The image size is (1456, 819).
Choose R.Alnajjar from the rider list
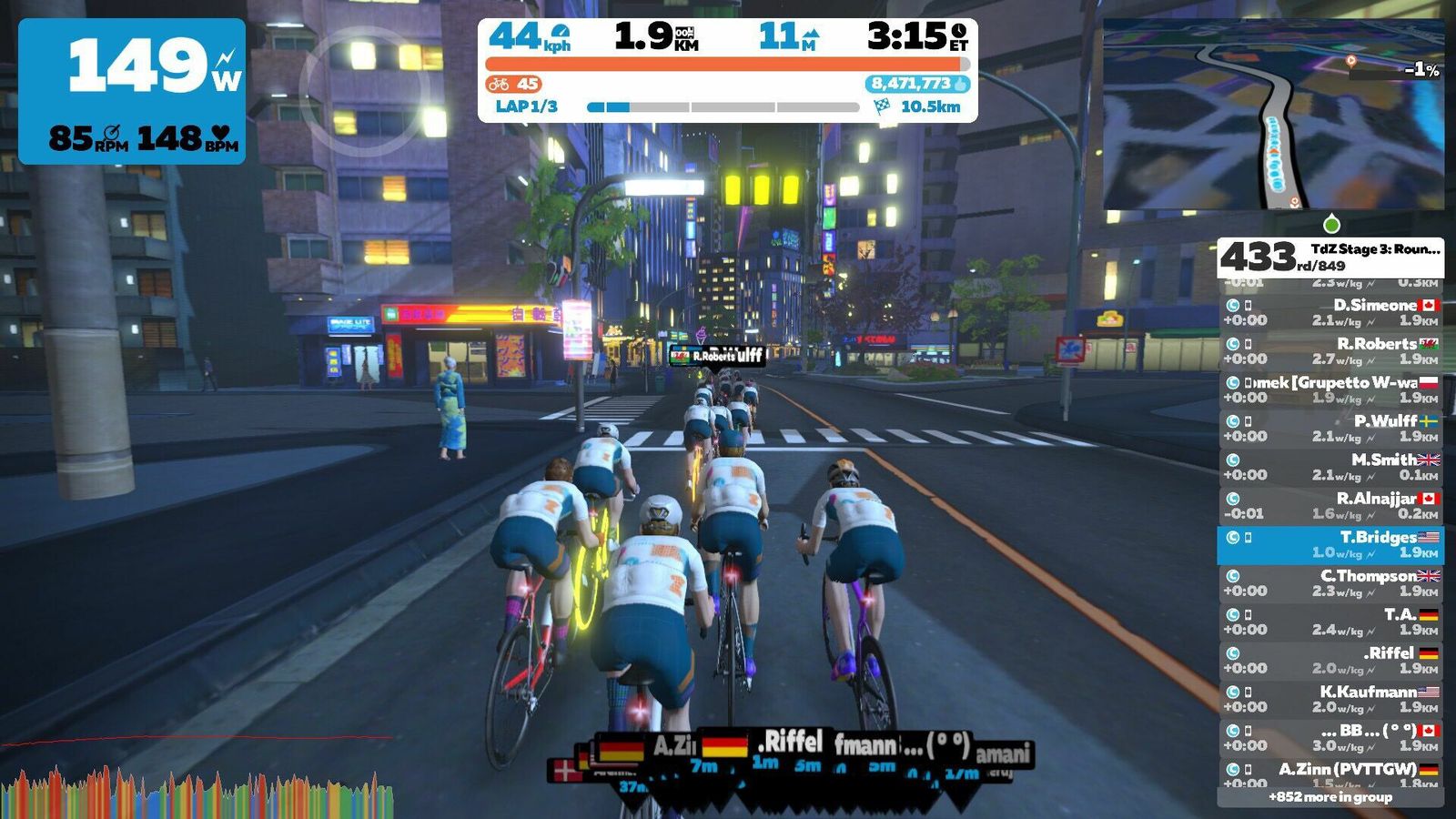[1330, 506]
